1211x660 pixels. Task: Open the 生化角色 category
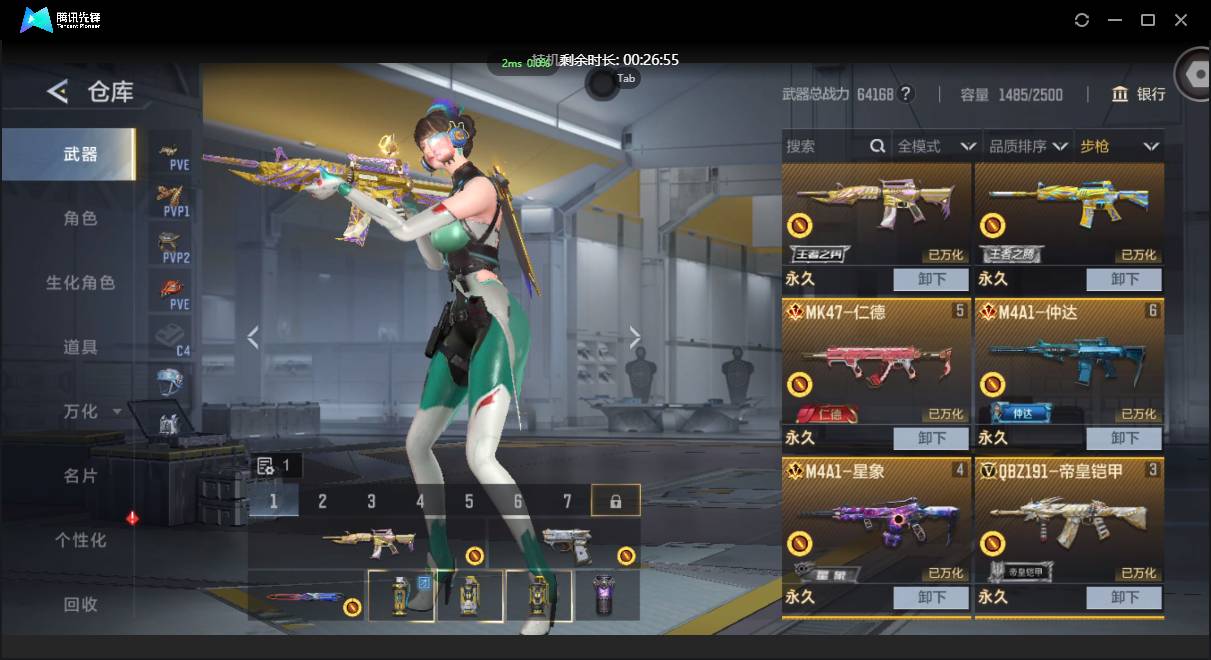(80, 283)
